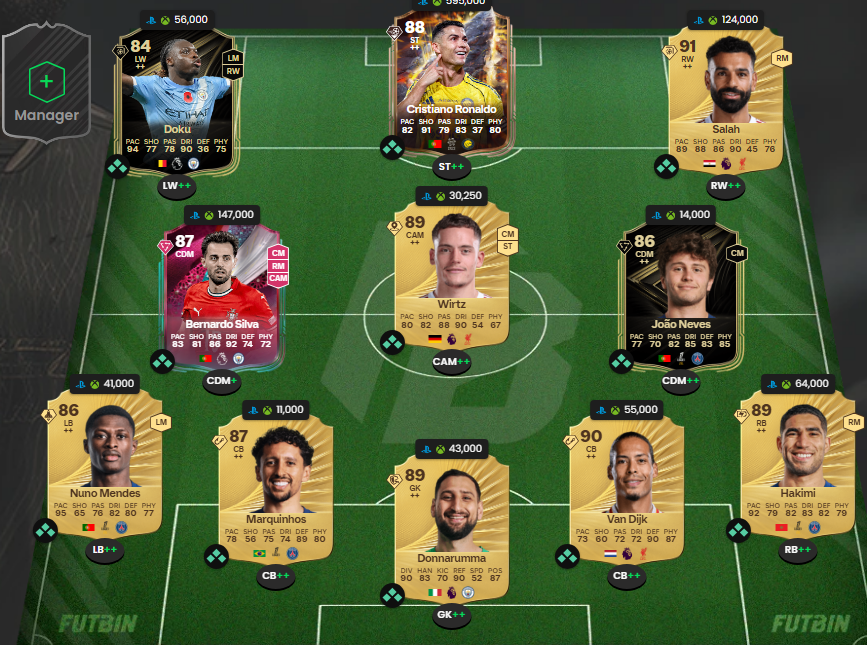Select the chemistry diamond icon beside Hakimi
Image resolution: width=867 pixels, height=645 pixels.
(x=739, y=530)
